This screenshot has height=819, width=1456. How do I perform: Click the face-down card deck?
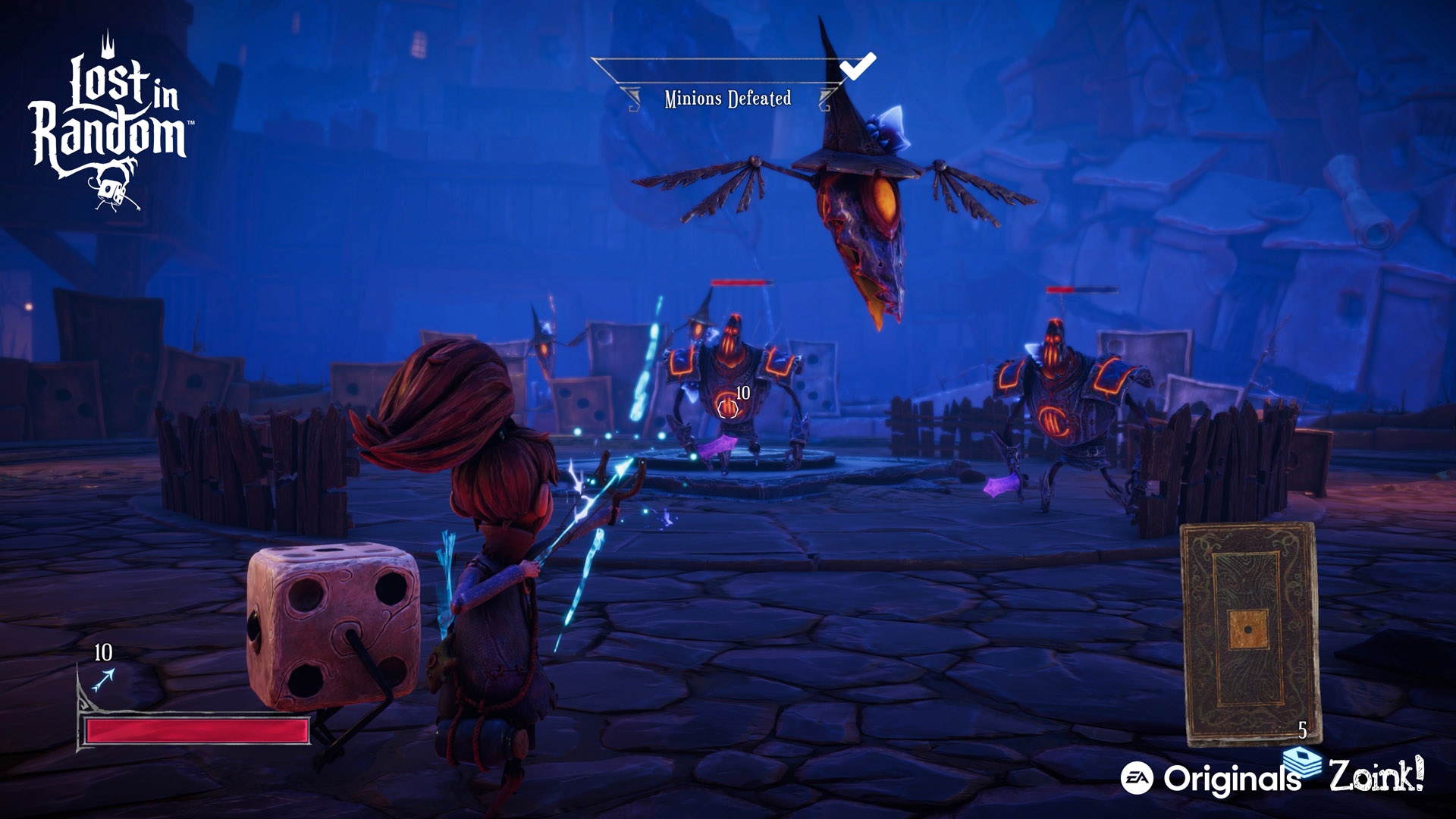[x=1250, y=632]
